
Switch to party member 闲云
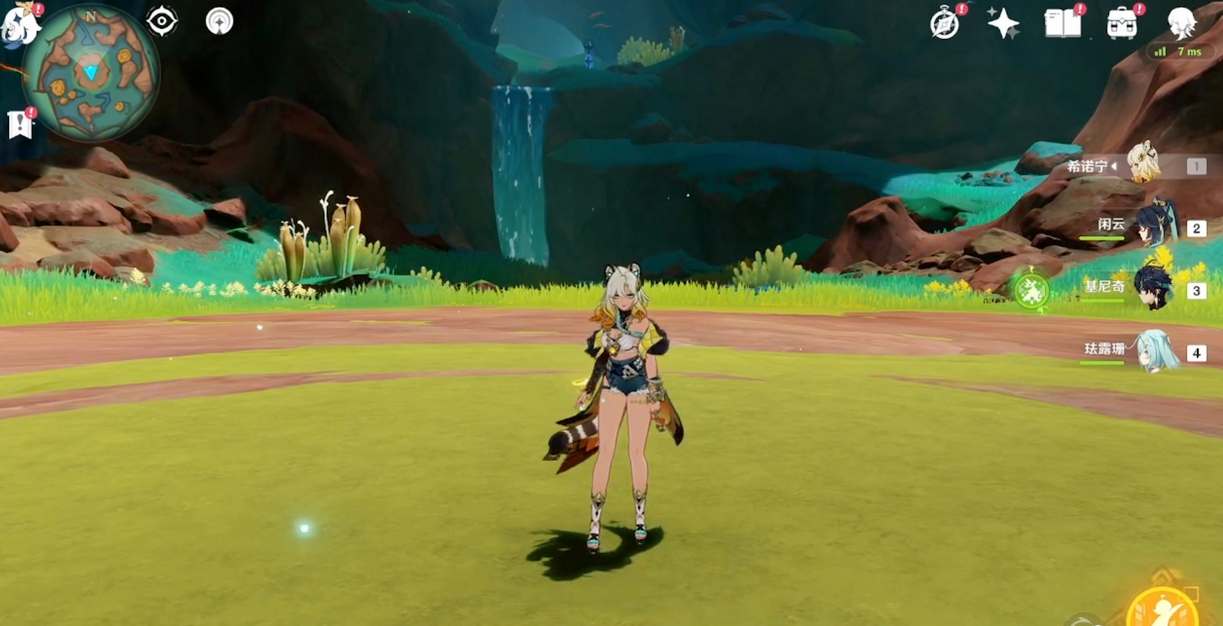[1155, 225]
